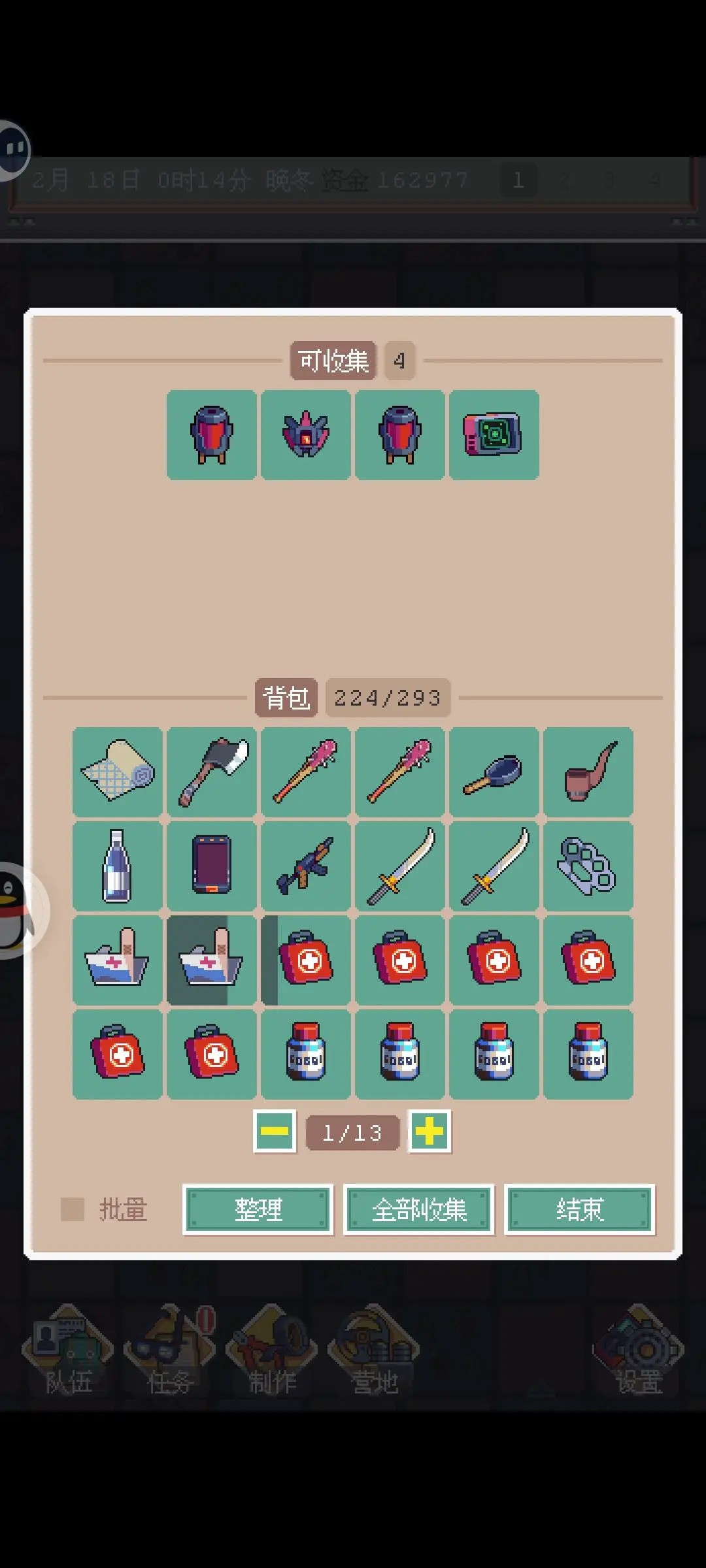
Task: End looting with the 结束 button
Action: point(579,1209)
